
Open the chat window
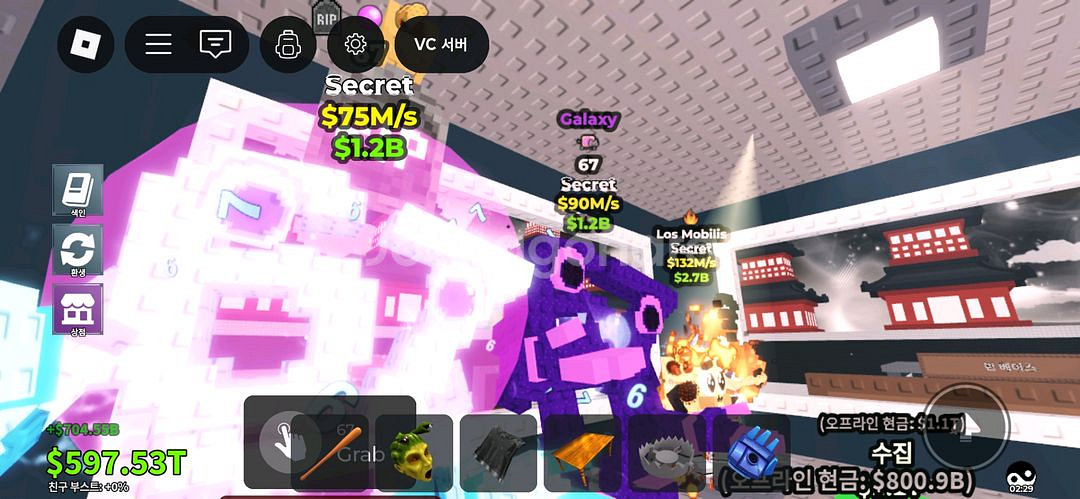214,45
